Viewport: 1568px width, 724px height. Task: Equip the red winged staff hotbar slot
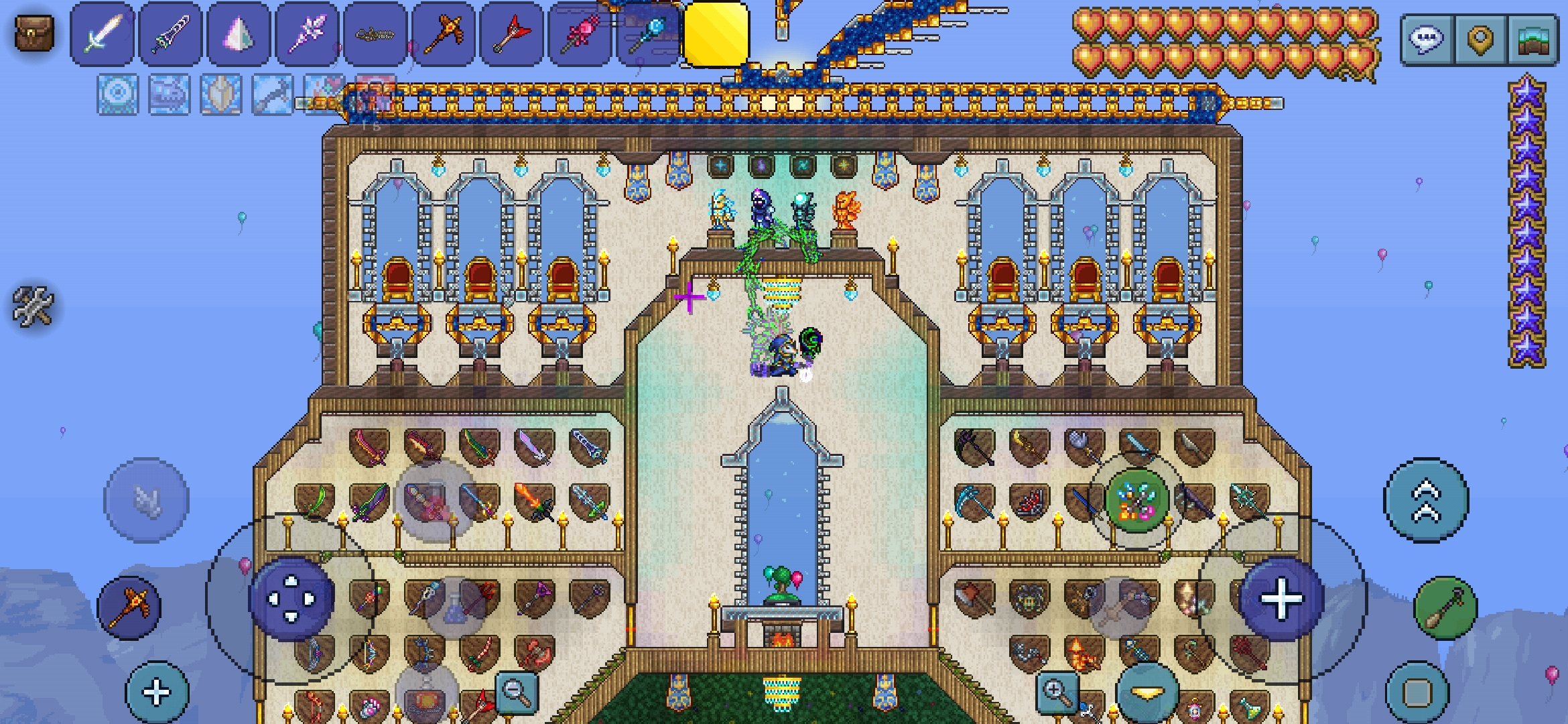click(513, 34)
